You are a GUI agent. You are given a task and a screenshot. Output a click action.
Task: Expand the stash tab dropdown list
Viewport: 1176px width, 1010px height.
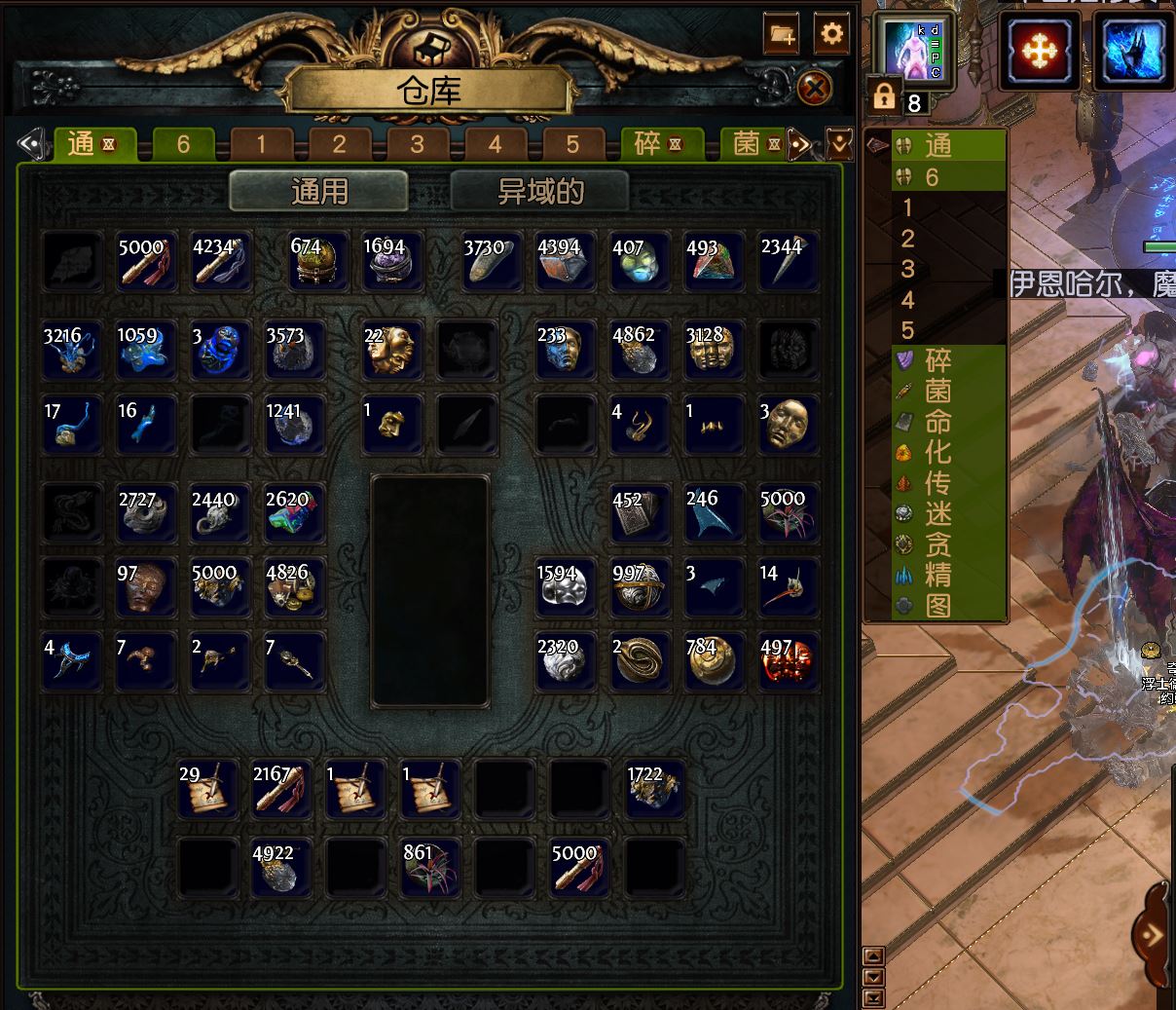pos(839,145)
